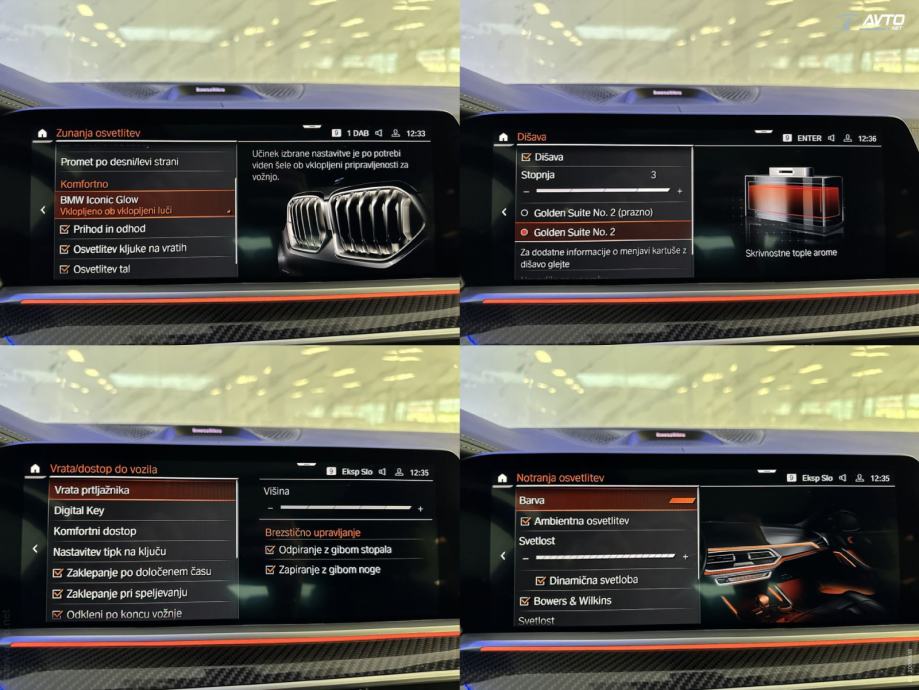Toggle the Dišava checkbox

[527, 157]
